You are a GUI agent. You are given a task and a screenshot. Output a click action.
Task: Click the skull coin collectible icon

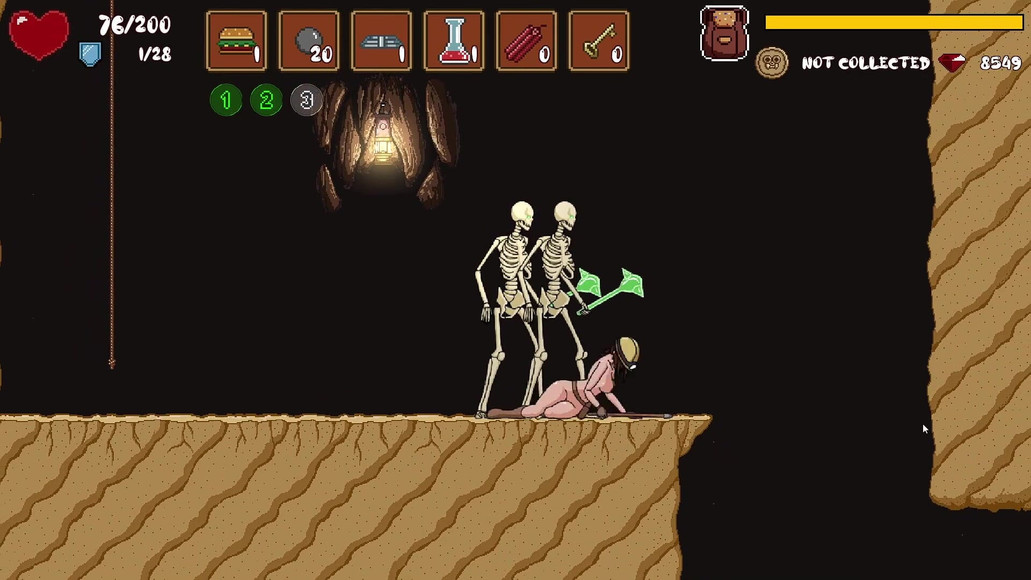(772, 63)
